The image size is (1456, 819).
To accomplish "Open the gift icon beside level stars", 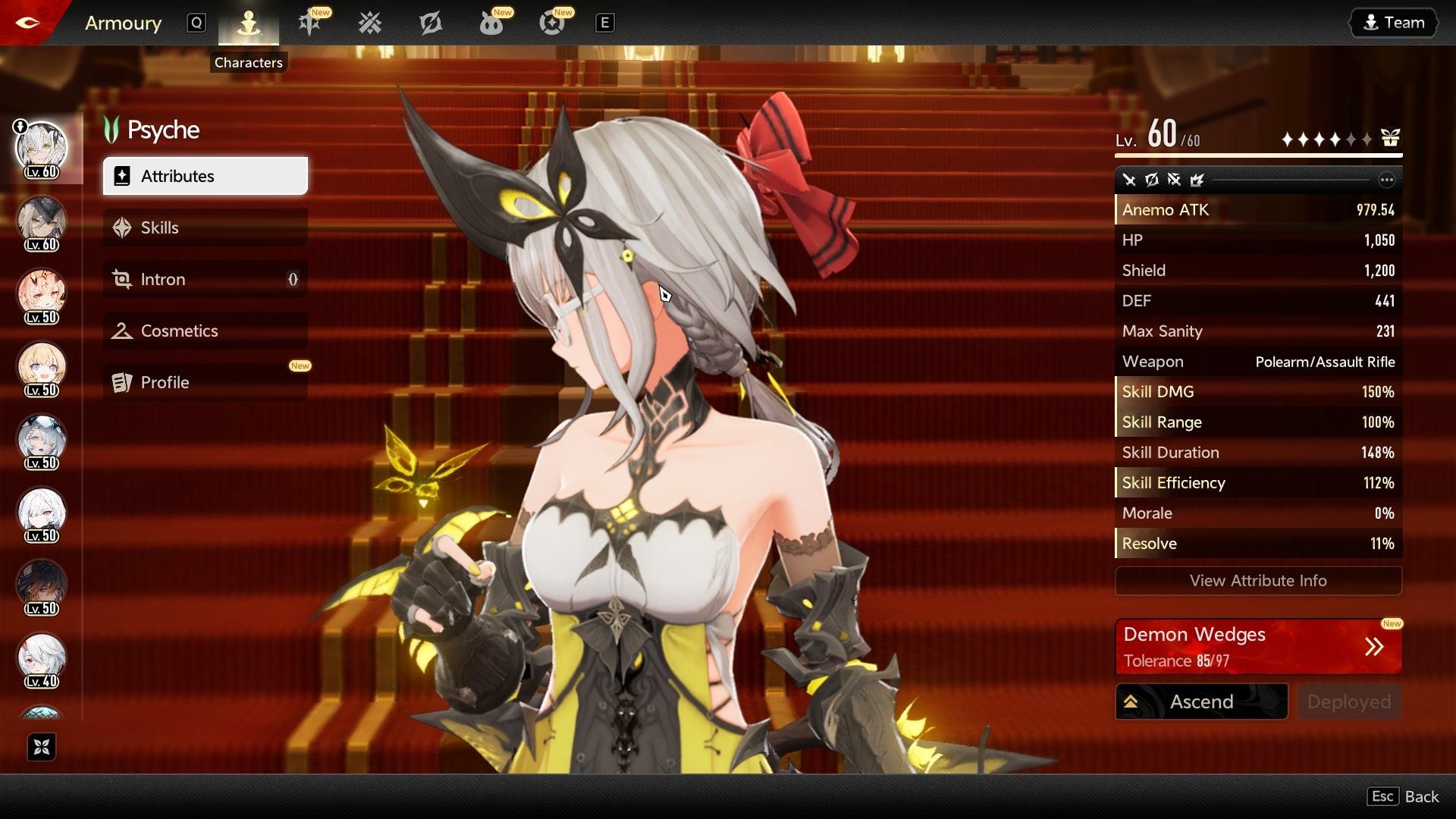I will (x=1390, y=138).
